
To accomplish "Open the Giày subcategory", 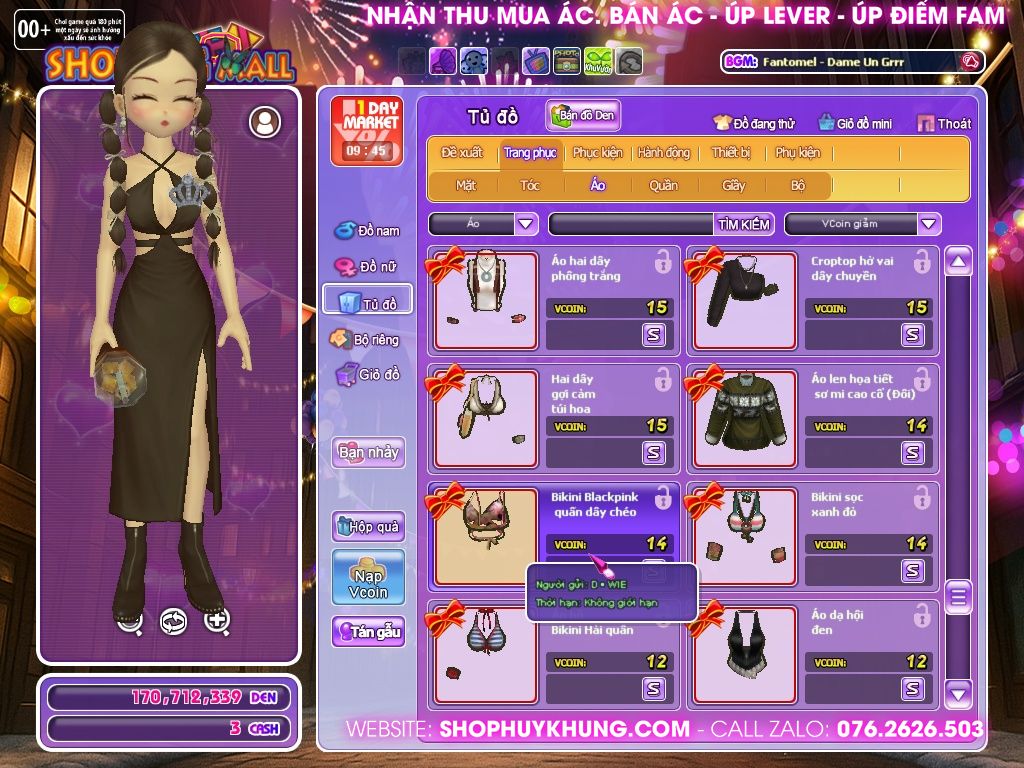I will pyautogui.click(x=734, y=185).
